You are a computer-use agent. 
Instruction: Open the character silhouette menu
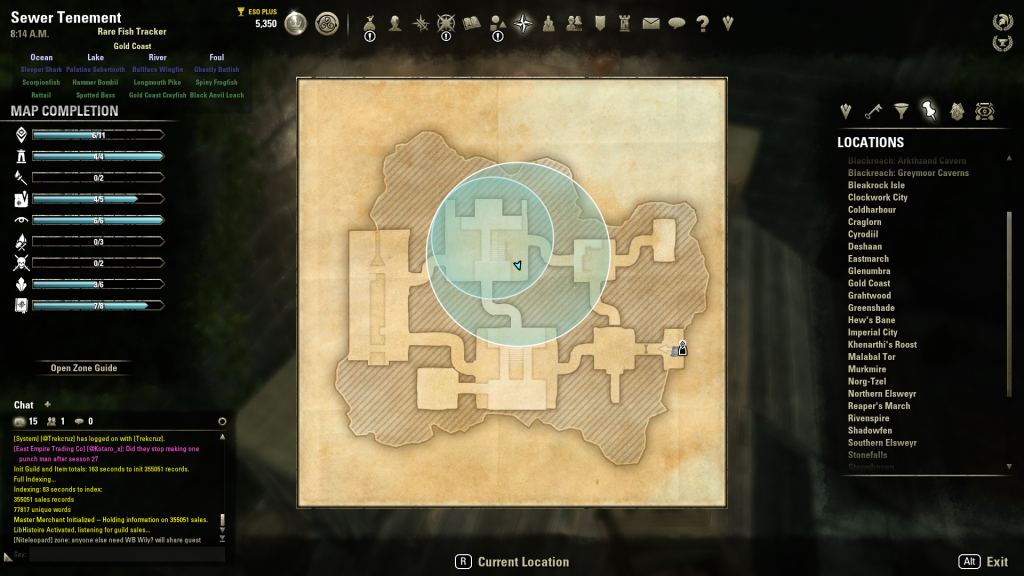(x=395, y=23)
